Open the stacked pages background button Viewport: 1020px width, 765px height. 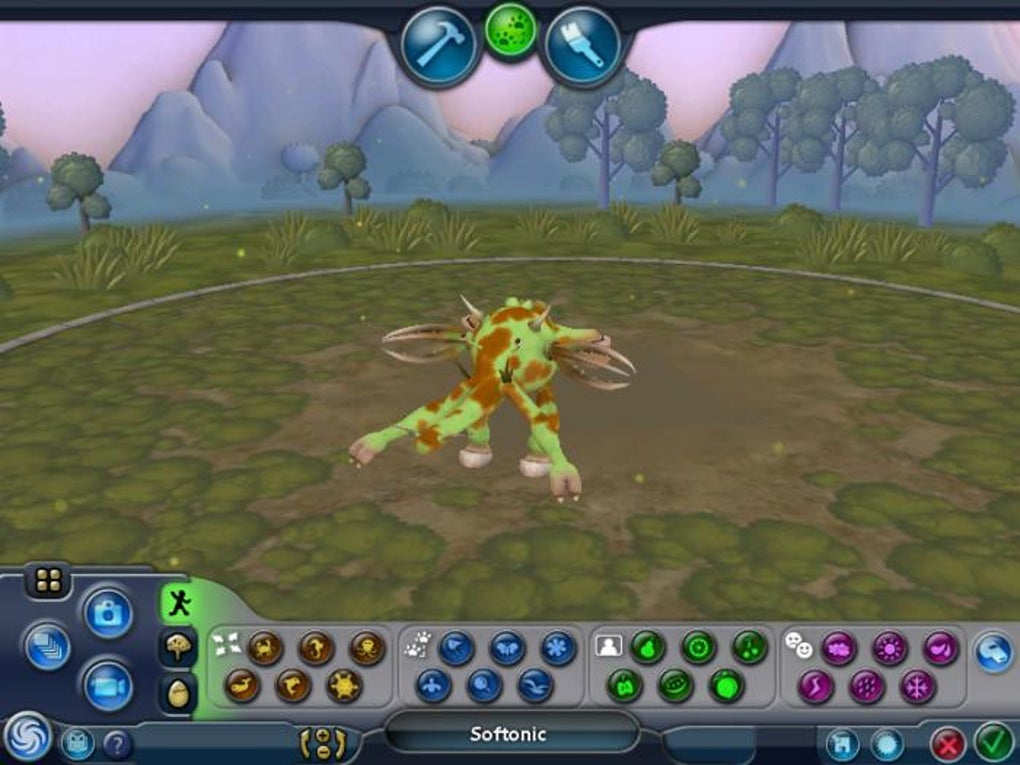(47, 646)
